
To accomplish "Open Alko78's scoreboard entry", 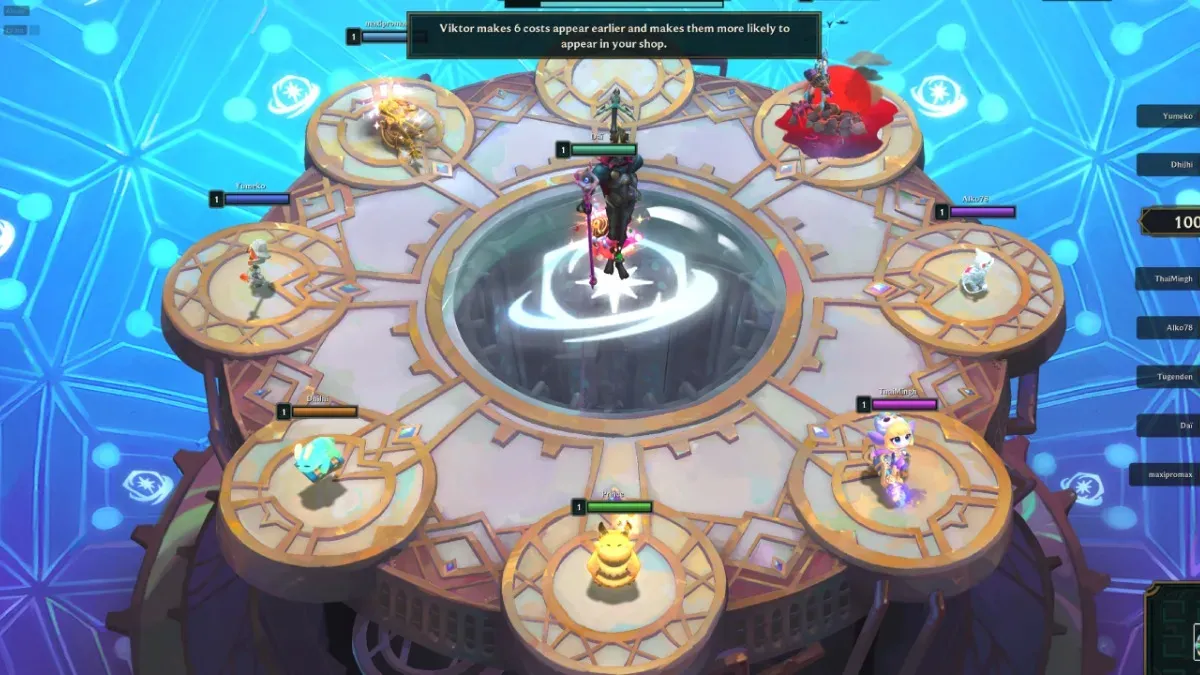I will (1169, 327).
